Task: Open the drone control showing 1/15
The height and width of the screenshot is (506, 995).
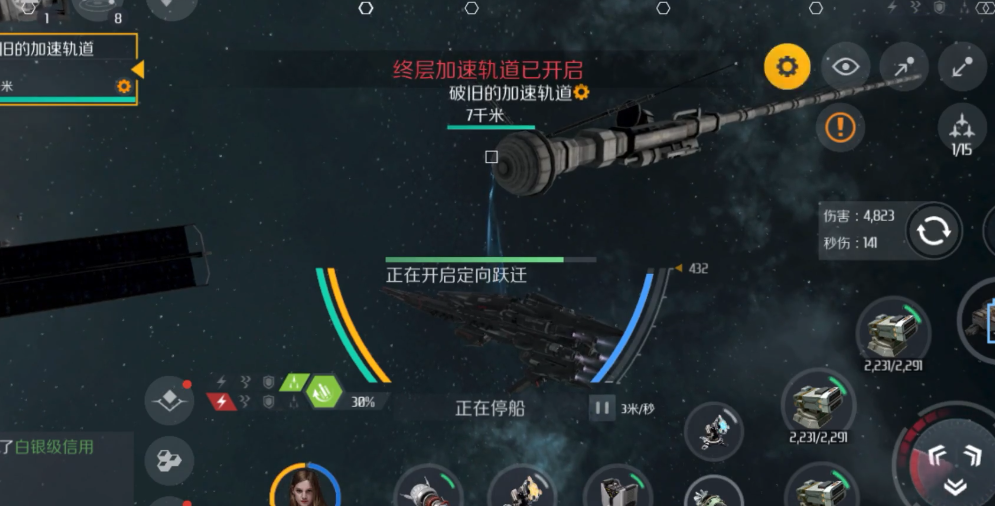Action: [961, 131]
